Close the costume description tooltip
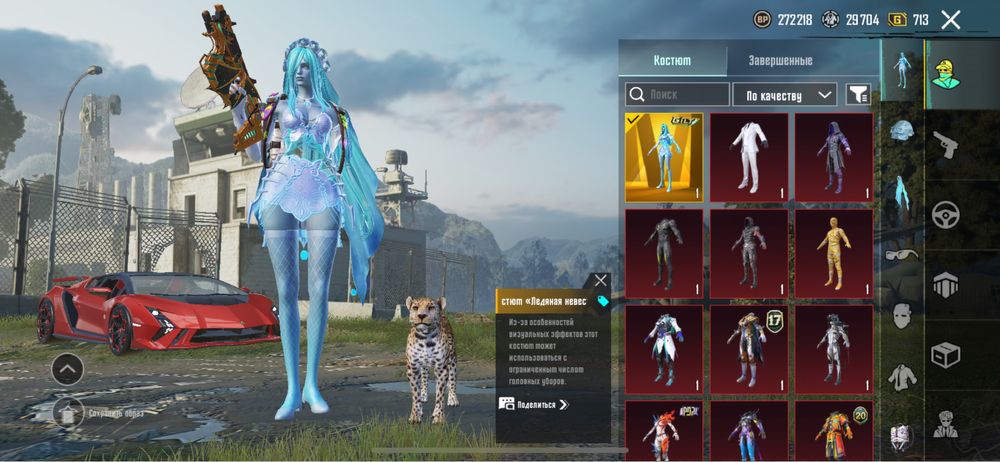The height and width of the screenshot is (462, 1000). [x=600, y=281]
